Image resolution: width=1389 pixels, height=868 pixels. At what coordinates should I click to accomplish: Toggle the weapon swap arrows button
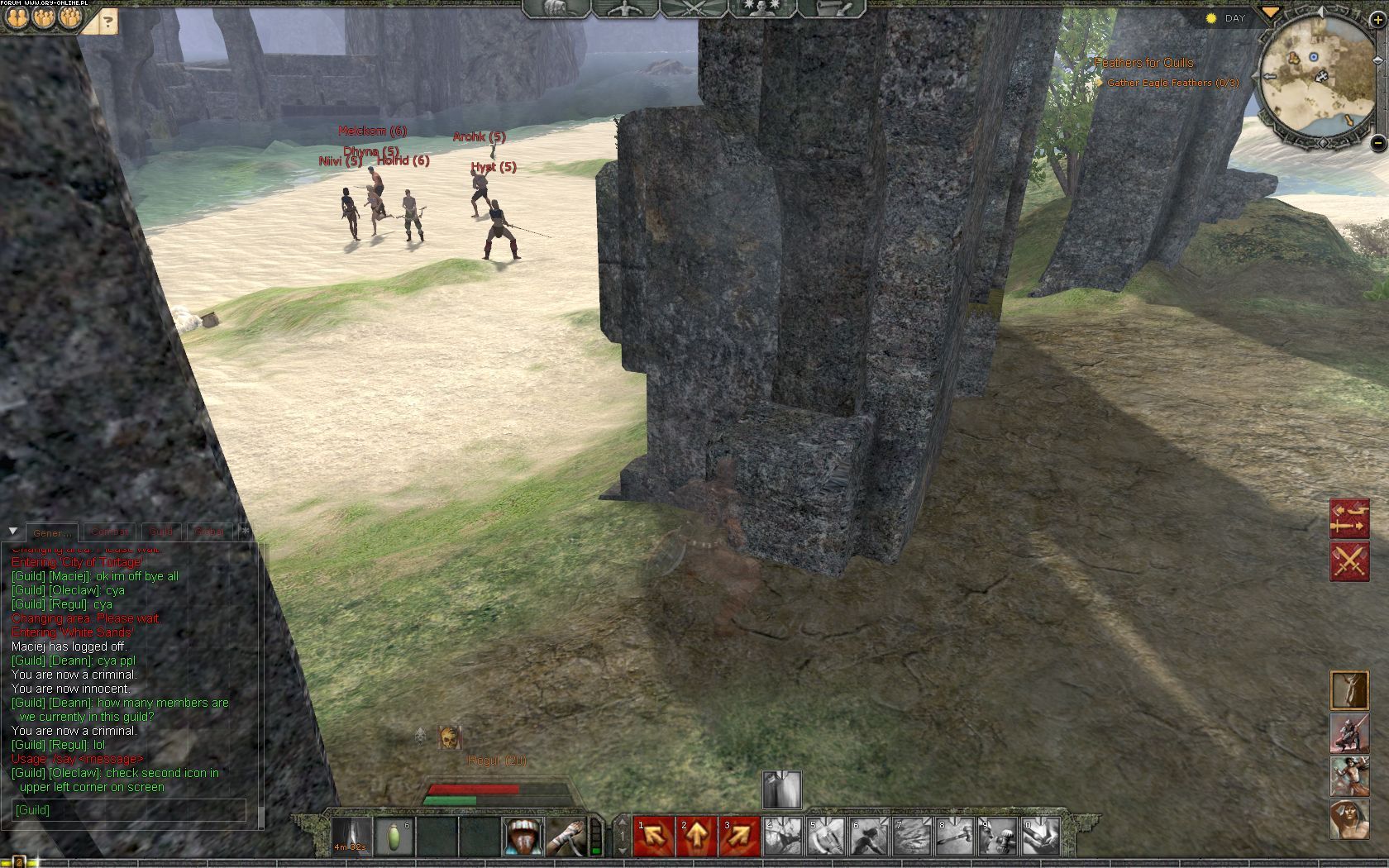tap(1348, 519)
